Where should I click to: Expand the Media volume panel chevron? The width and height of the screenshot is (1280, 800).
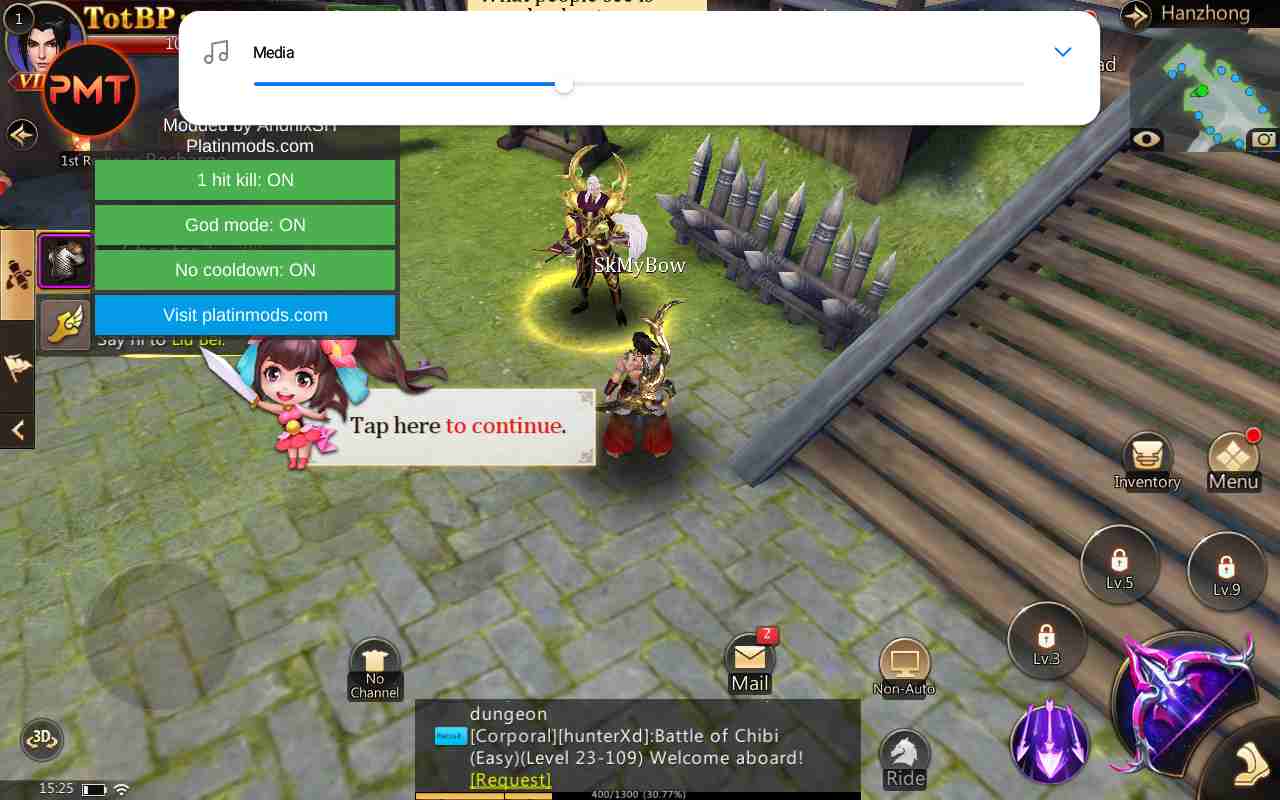point(1062,52)
